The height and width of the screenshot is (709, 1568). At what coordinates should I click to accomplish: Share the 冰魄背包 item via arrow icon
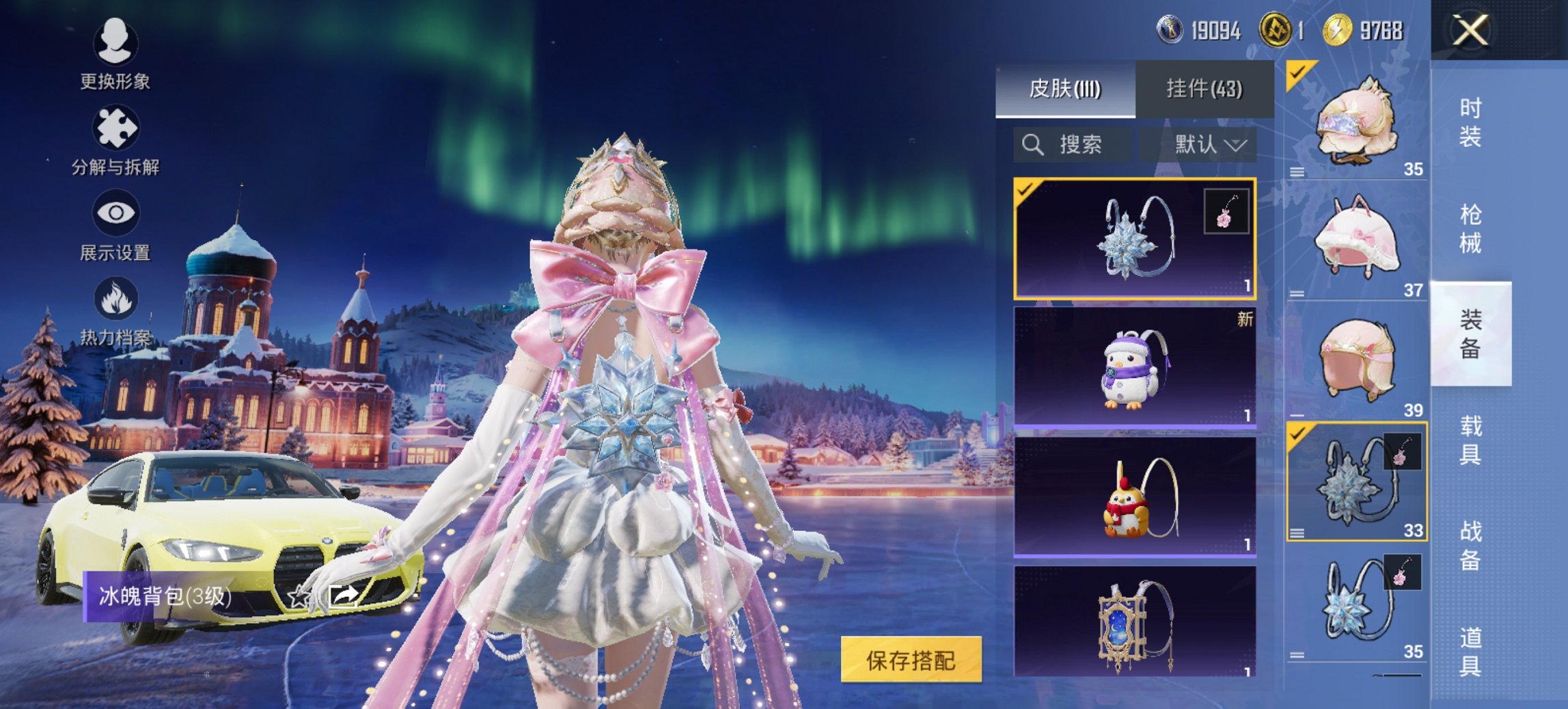pos(344,596)
